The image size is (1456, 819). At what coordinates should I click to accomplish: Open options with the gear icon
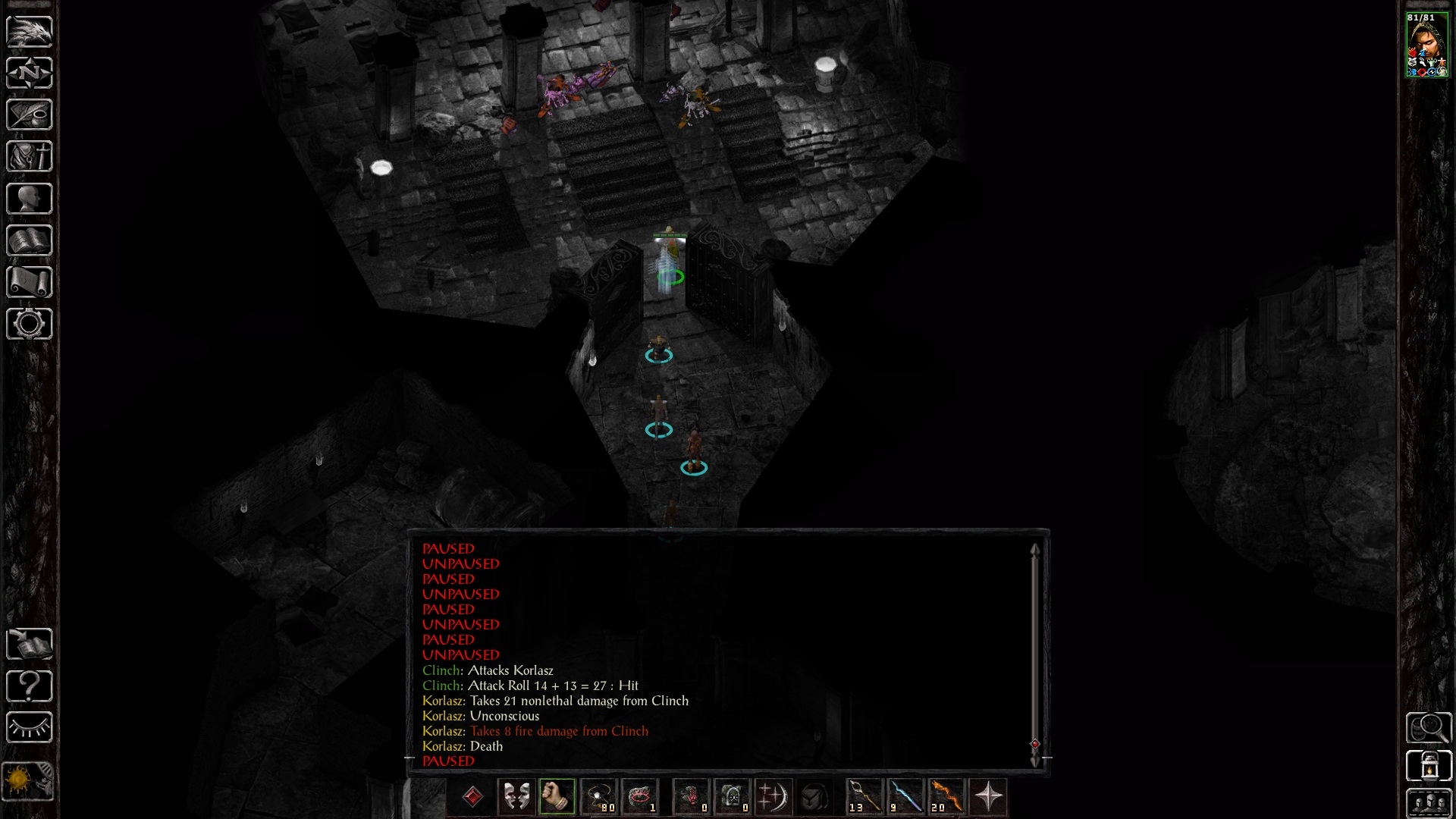pyautogui.click(x=30, y=324)
